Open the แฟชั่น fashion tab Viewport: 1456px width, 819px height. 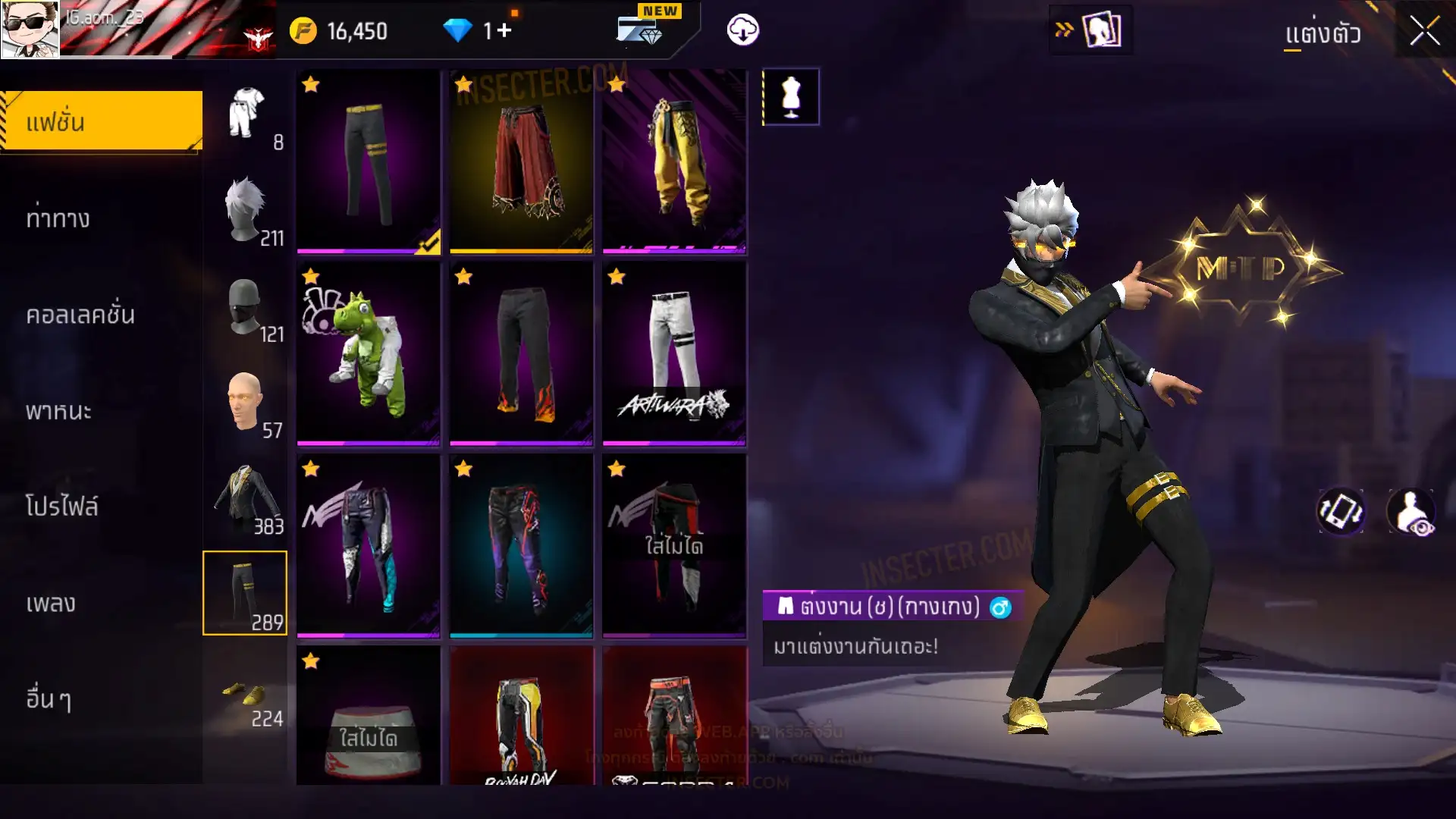click(x=102, y=121)
